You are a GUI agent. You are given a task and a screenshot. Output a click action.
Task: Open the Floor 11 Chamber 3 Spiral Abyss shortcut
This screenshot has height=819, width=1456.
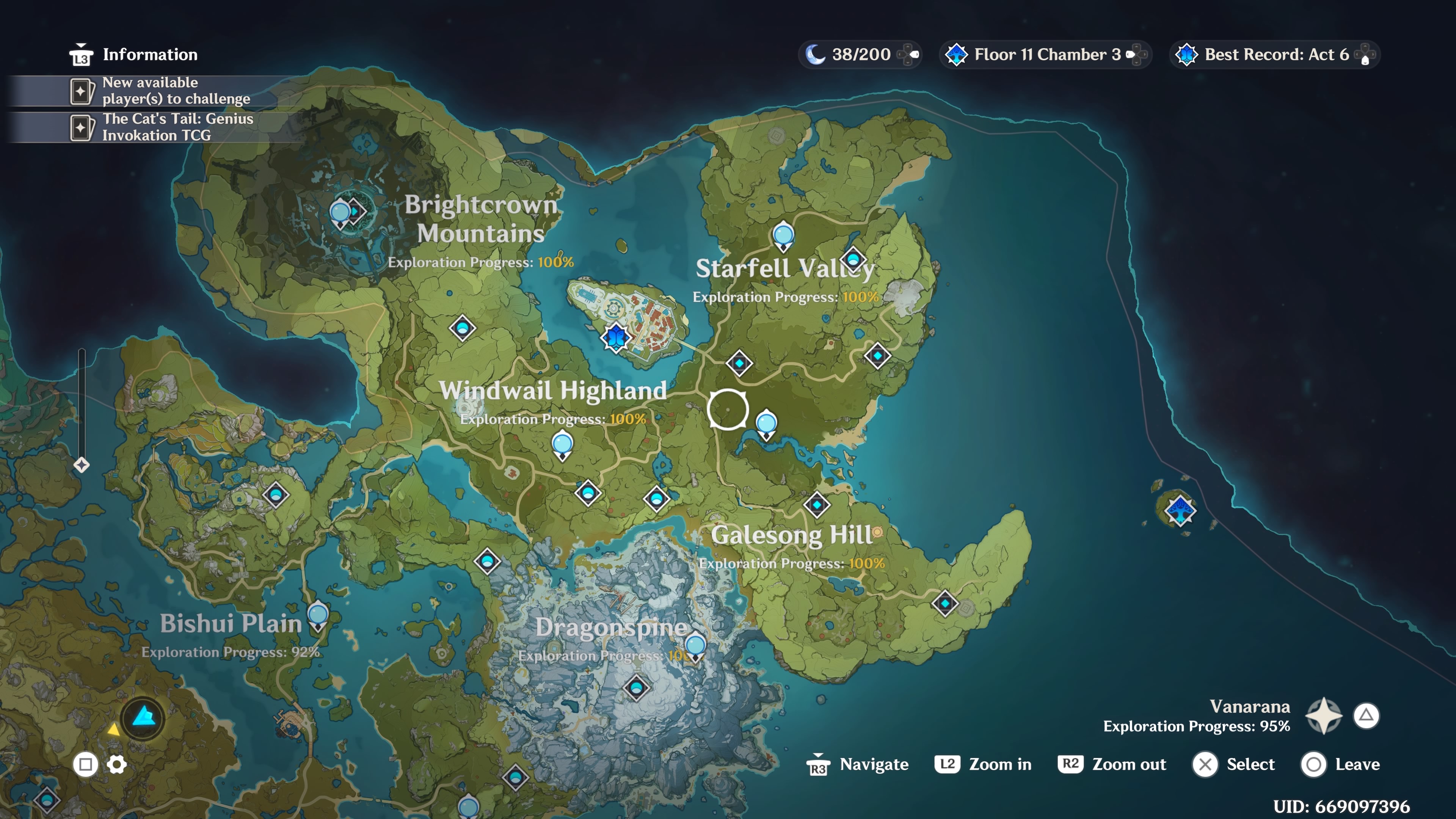1046,55
